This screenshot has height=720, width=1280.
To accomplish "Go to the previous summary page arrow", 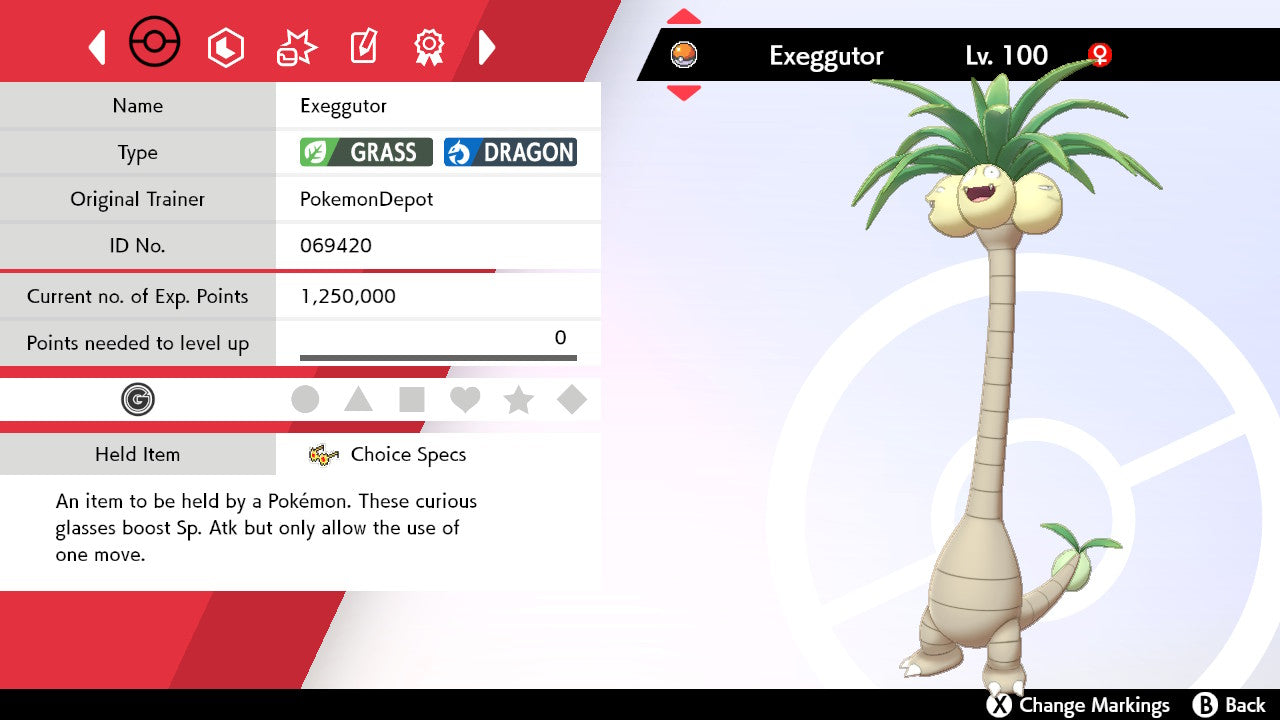I will (97, 47).
